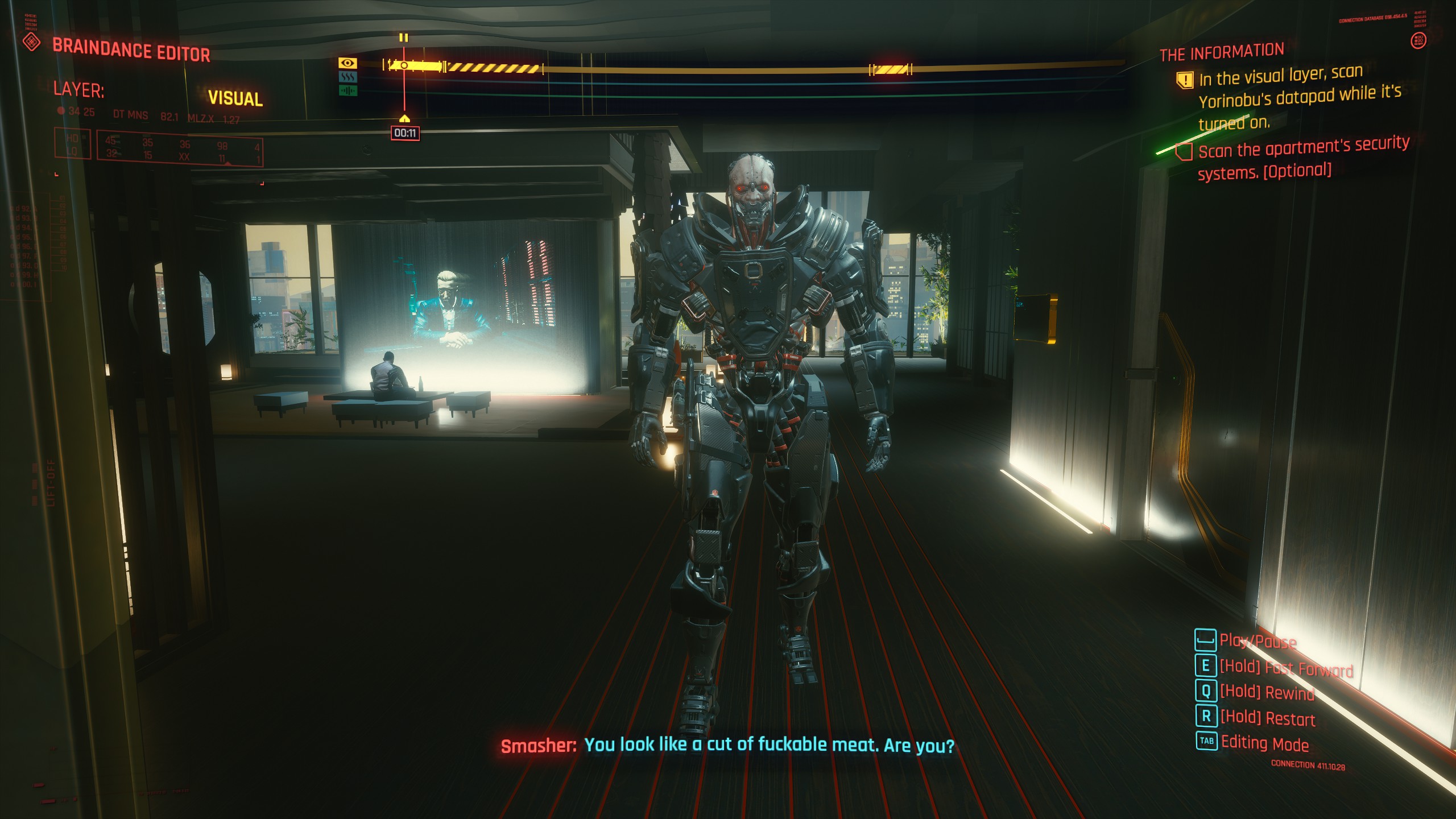Click the timeline playhead scrubber knob

point(404,66)
